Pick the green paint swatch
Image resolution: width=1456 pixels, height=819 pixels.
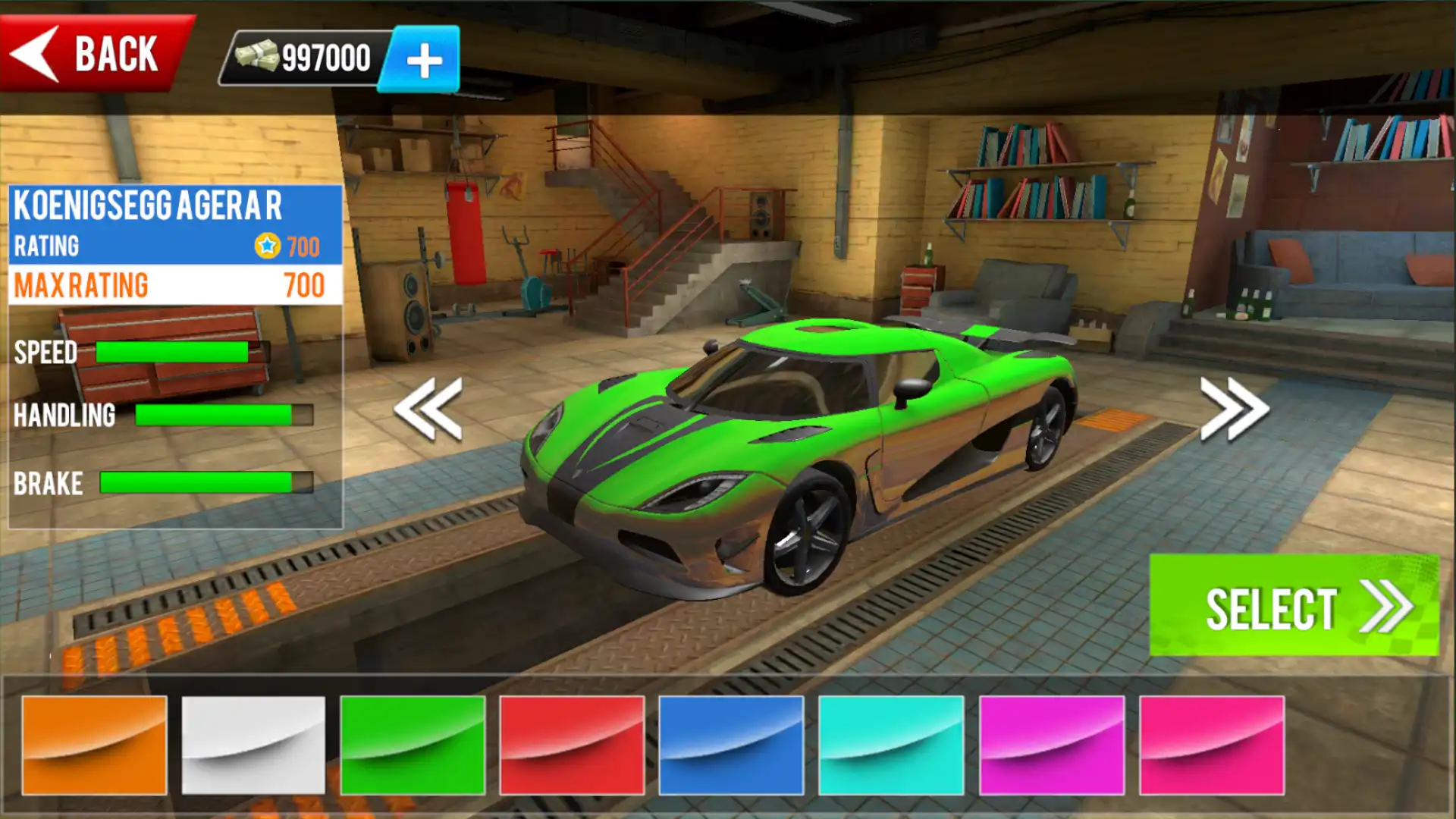tap(413, 745)
